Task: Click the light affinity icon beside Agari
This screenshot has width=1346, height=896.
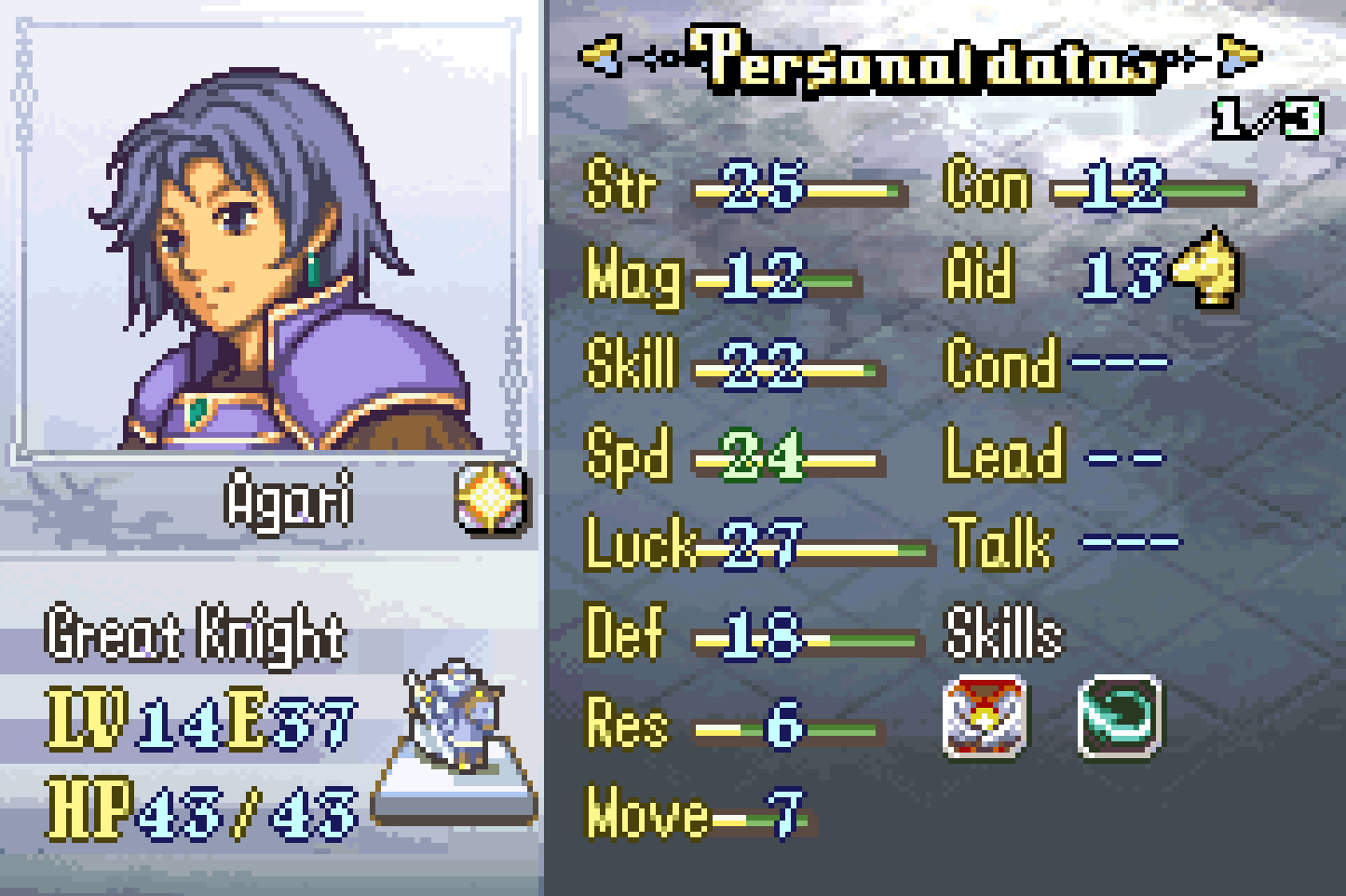Action: pos(492,499)
